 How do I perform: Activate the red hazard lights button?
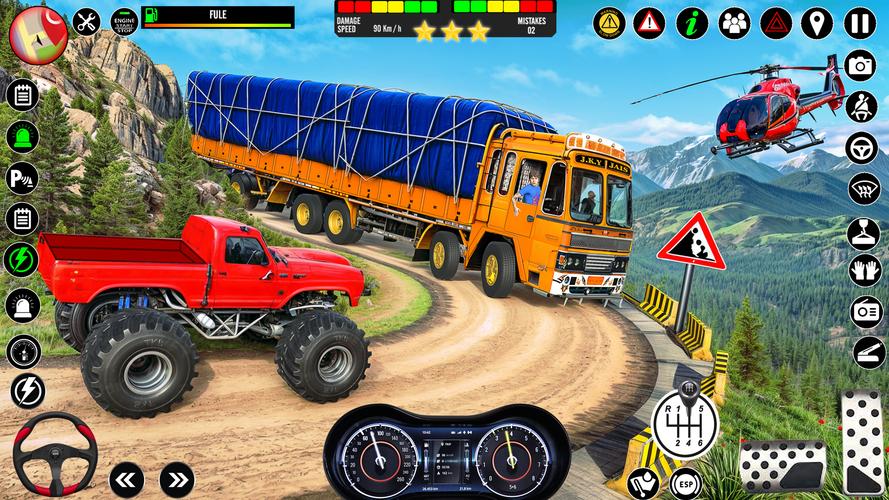point(776,22)
